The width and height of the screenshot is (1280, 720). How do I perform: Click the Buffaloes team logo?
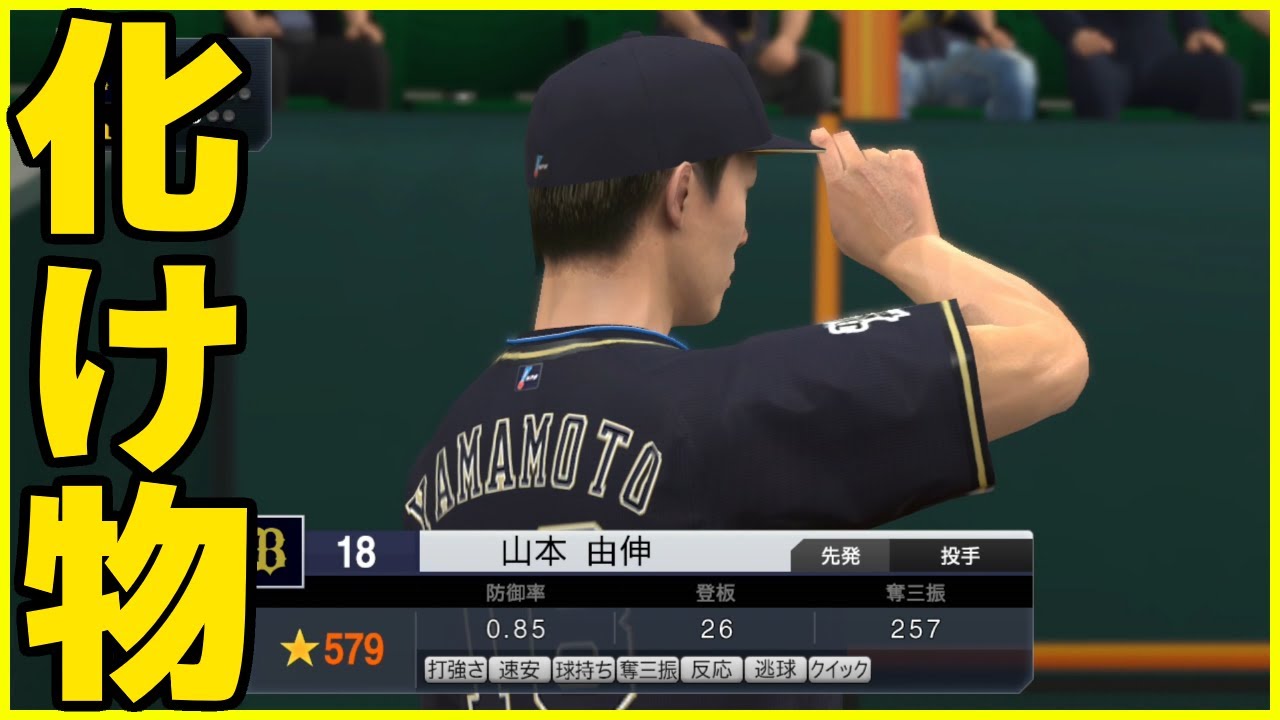[275, 552]
